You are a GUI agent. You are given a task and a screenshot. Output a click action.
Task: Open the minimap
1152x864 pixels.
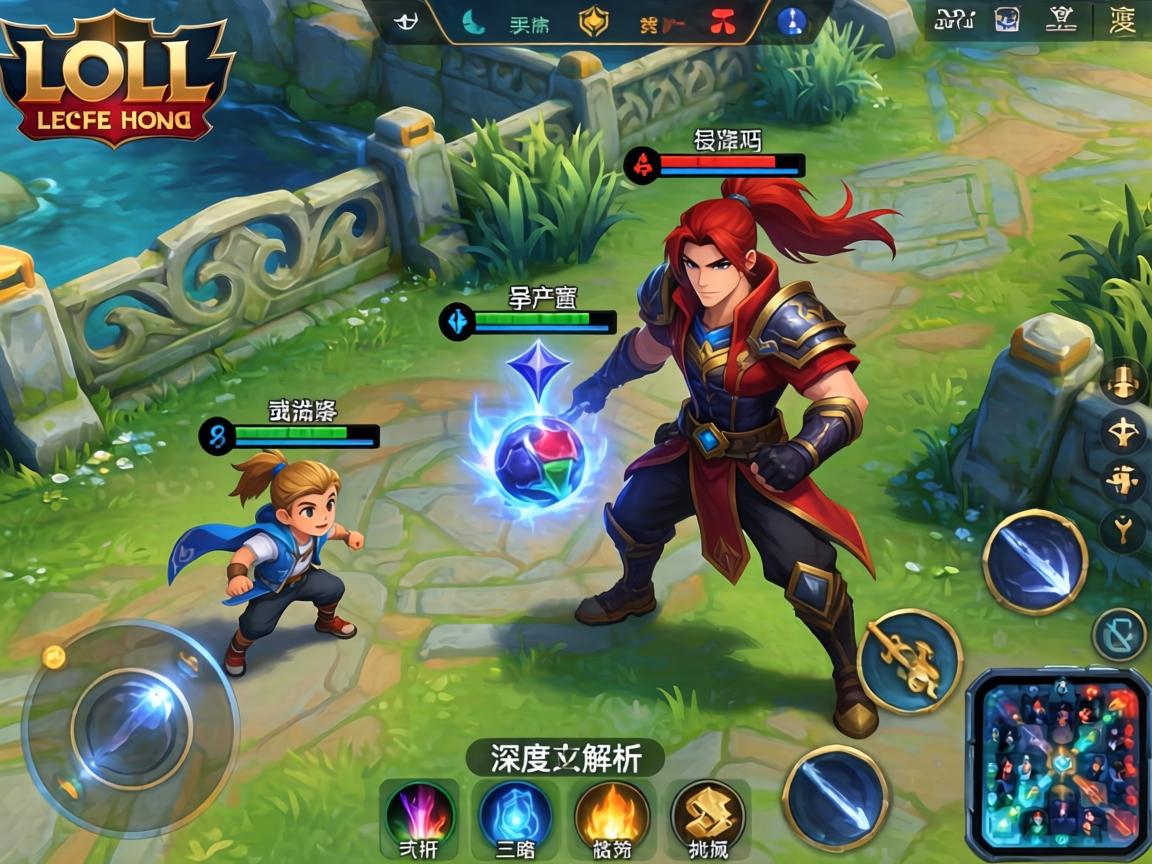[x=1060, y=765]
